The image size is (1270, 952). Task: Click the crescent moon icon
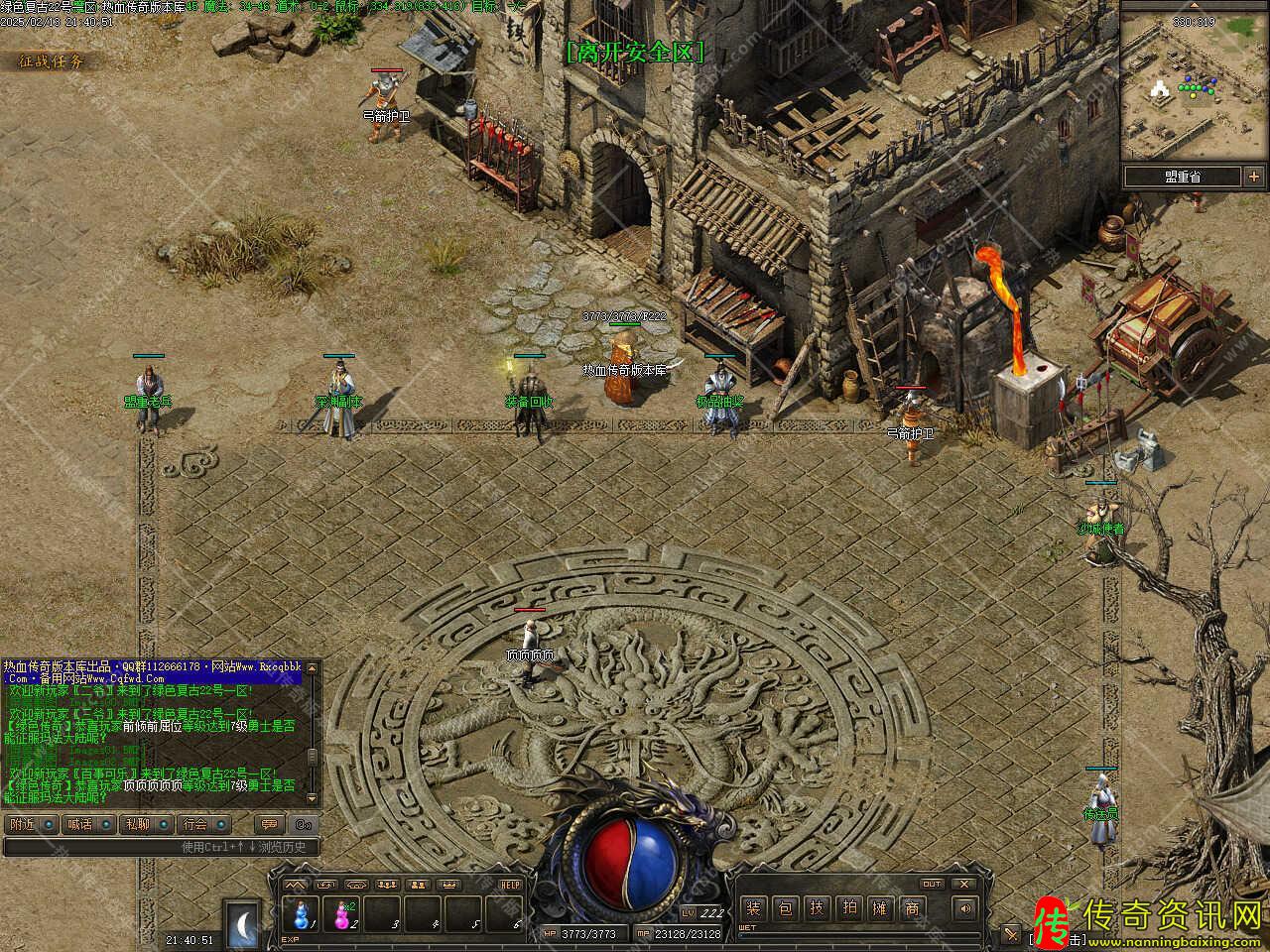(241, 923)
